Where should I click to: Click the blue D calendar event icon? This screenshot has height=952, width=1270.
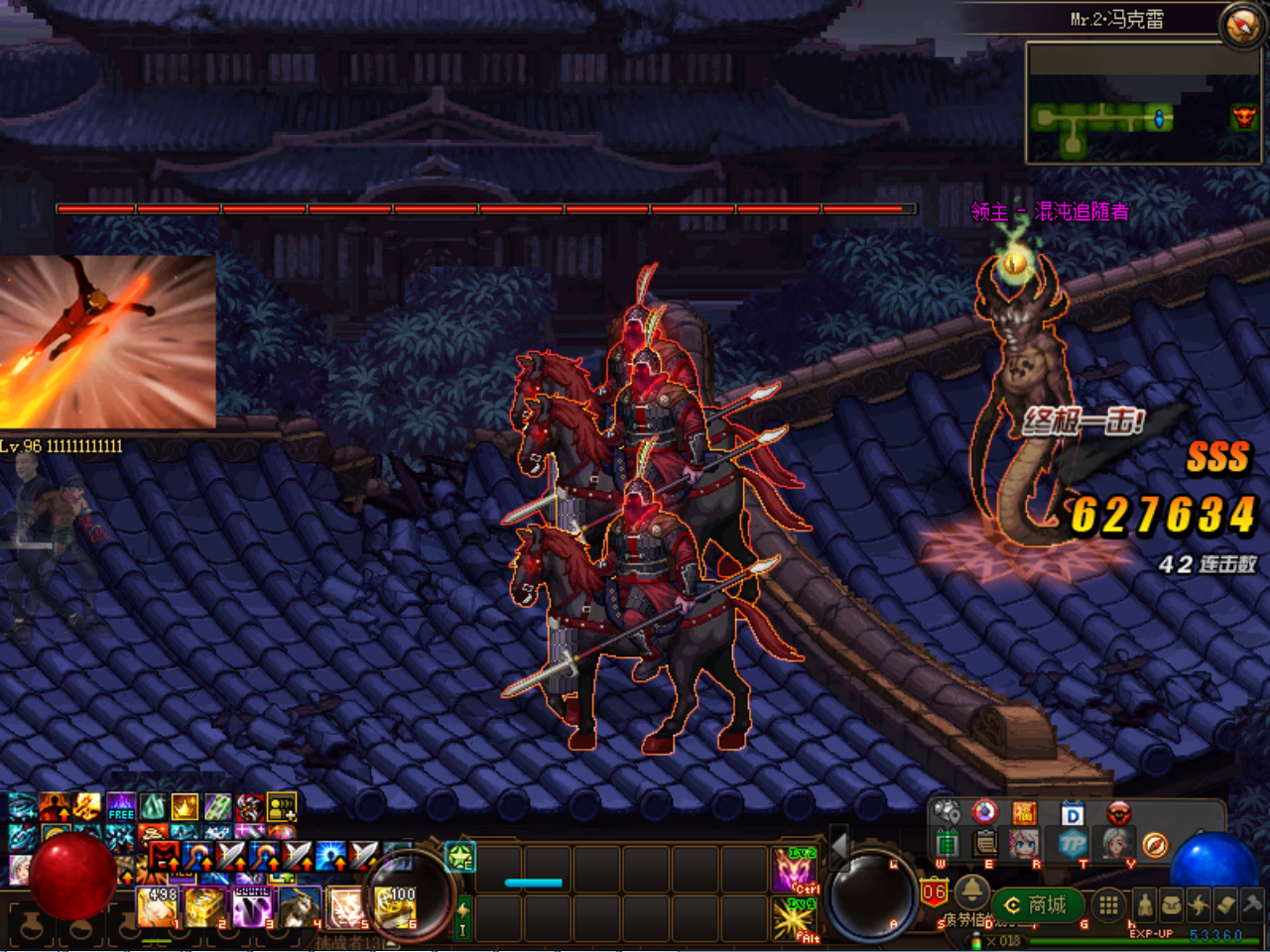tap(1072, 813)
